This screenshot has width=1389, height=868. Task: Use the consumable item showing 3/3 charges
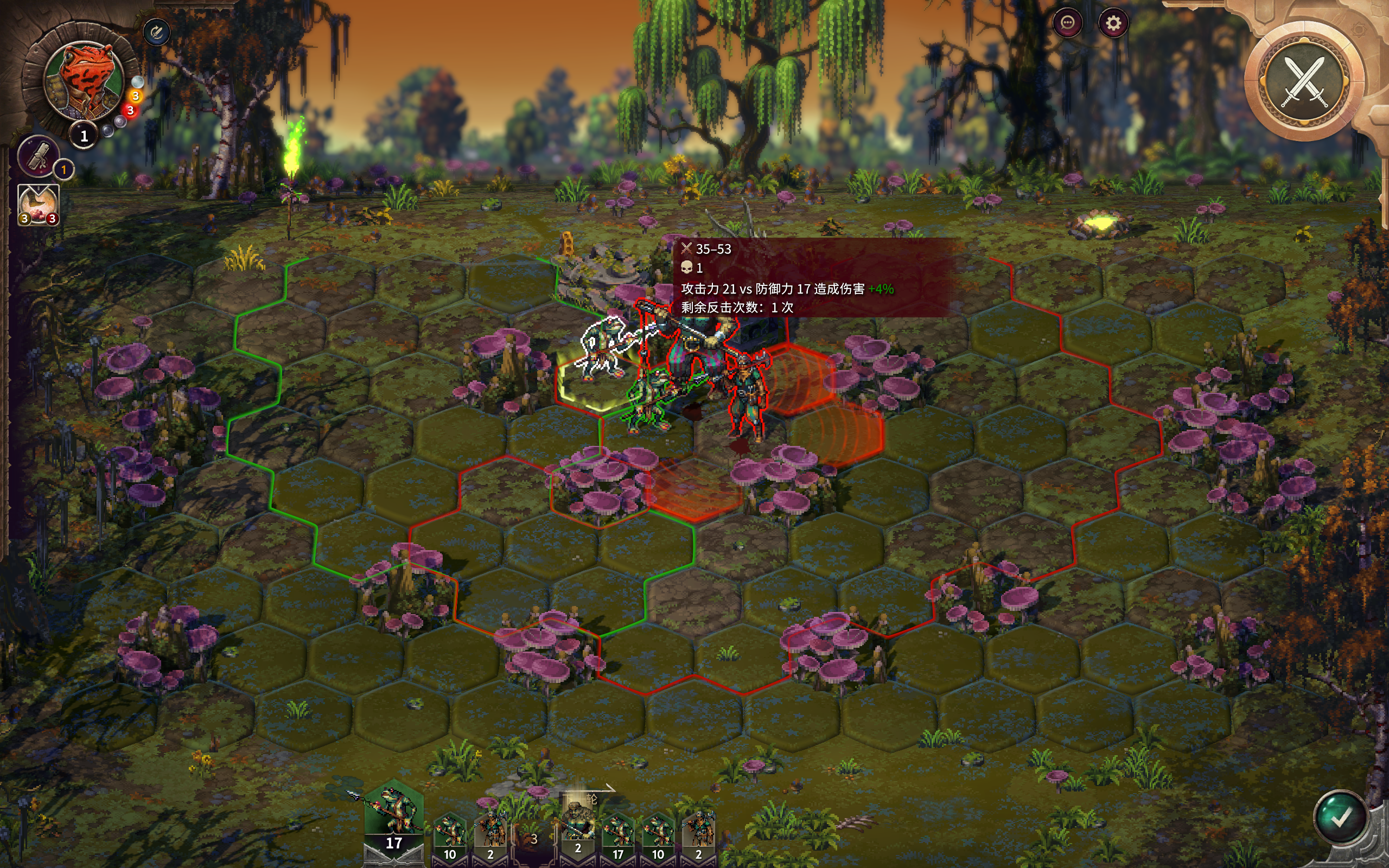click(38, 205)
